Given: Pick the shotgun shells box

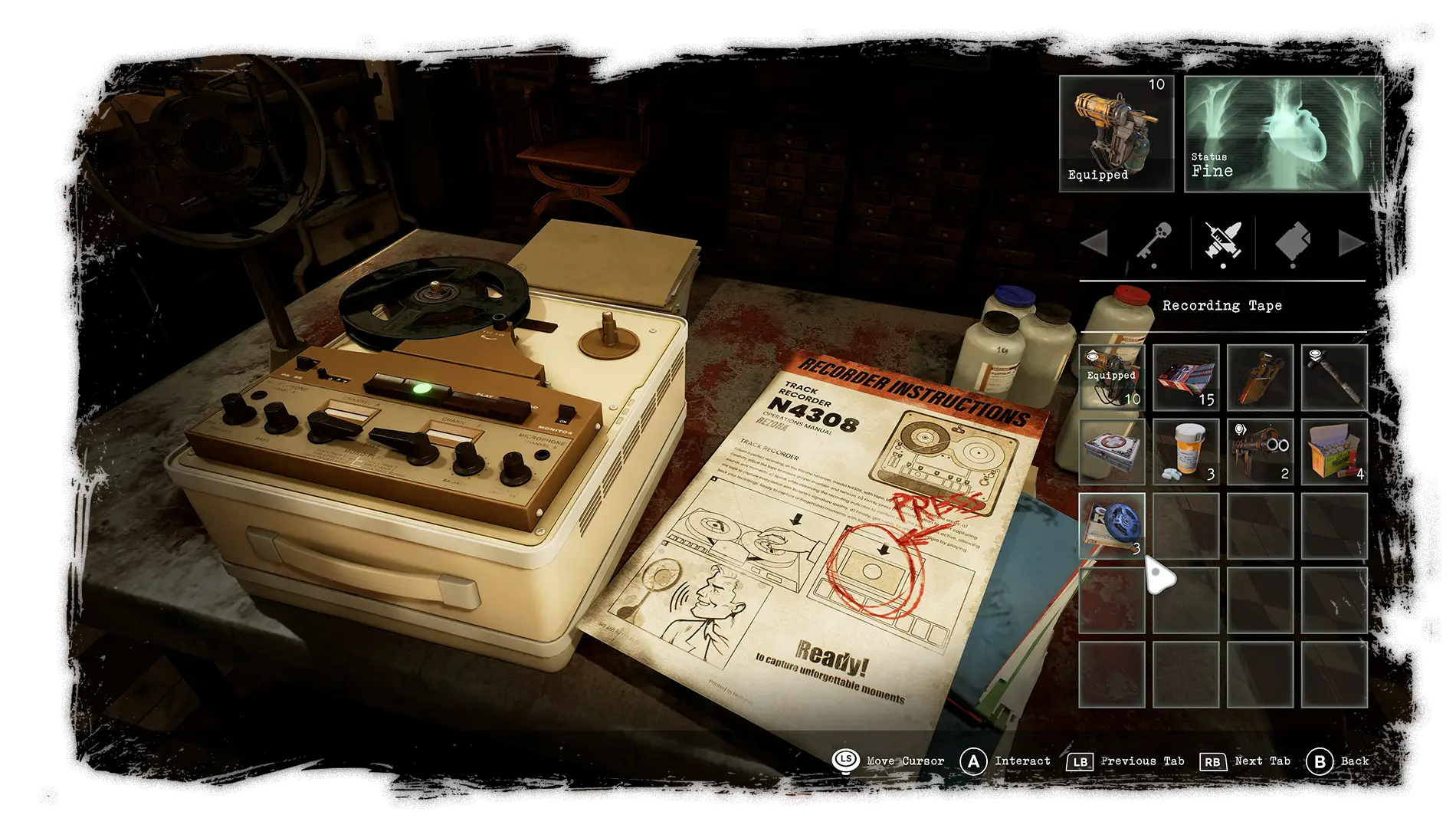Looking at the screenshot, I should click(1334, 452).
